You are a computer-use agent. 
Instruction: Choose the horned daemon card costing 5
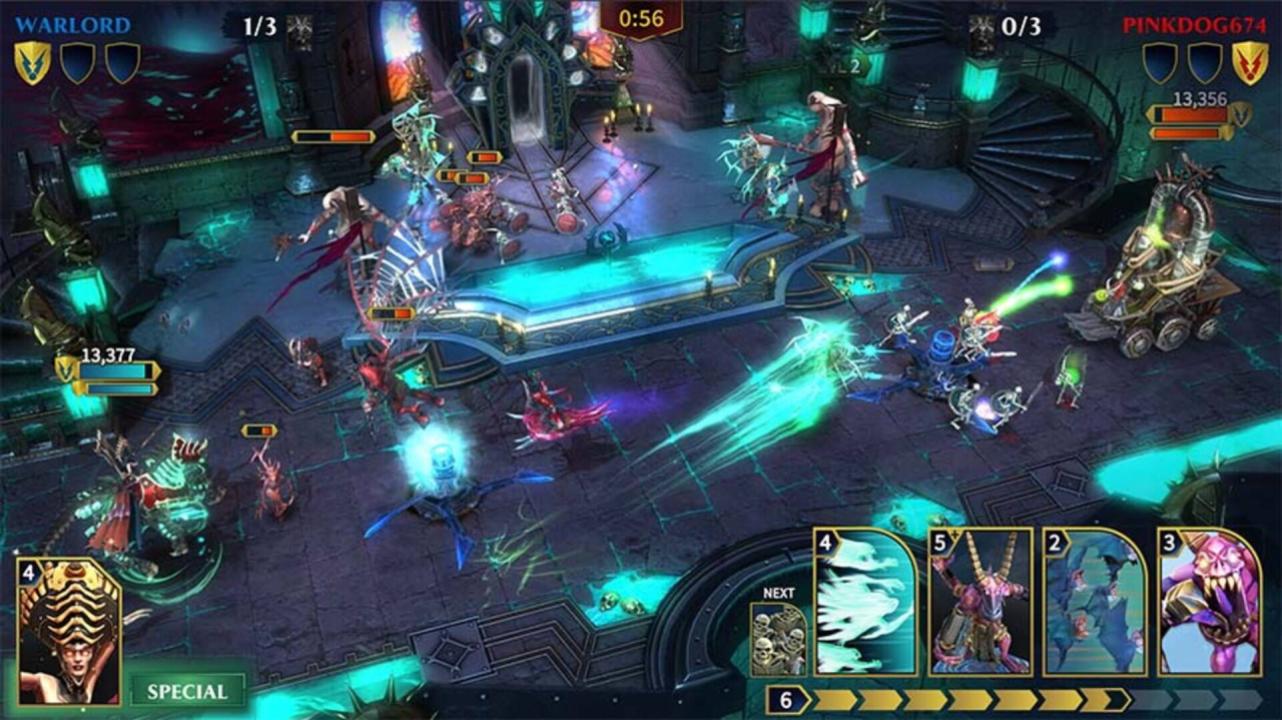[980, 602]
